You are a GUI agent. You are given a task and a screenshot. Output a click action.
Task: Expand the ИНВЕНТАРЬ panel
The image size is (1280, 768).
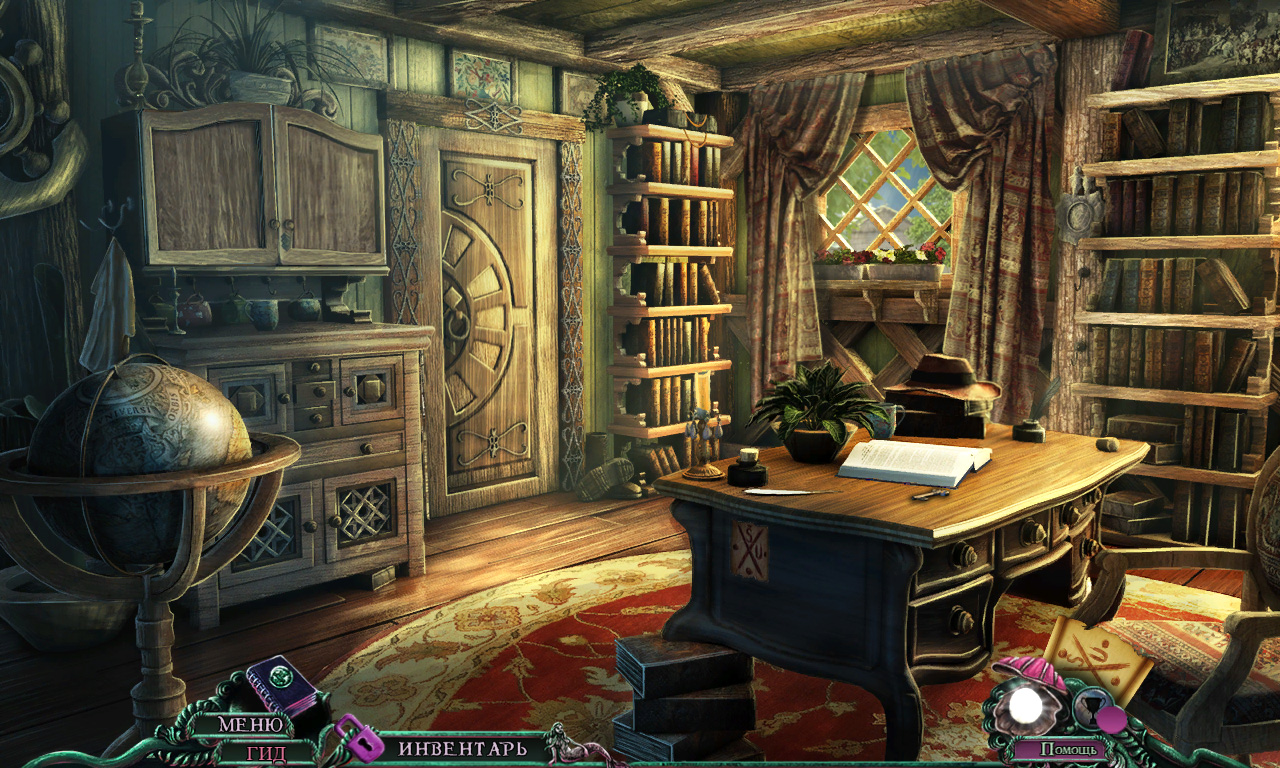pos(462,748)
